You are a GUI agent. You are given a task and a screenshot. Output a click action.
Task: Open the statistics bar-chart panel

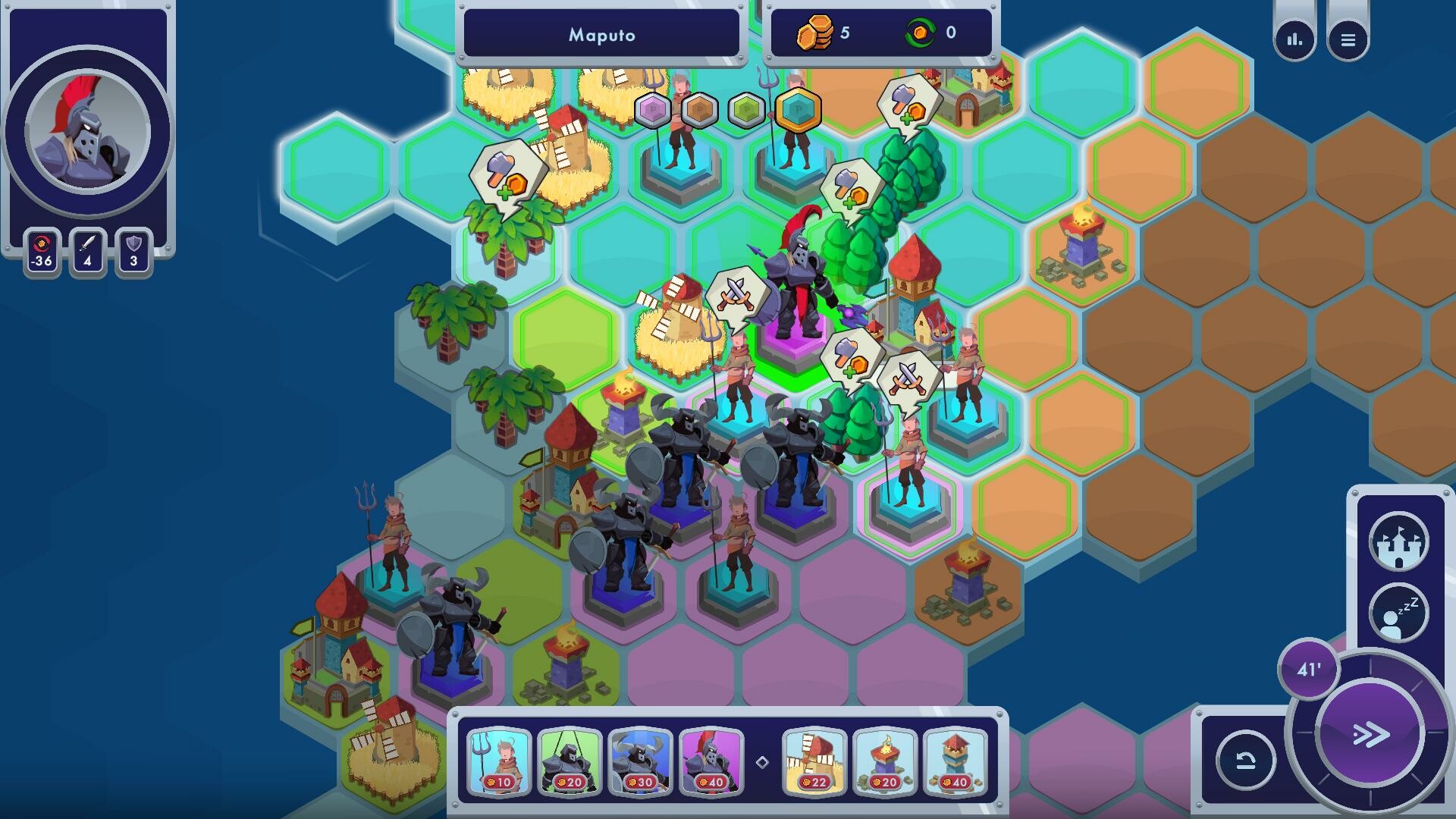point(1294,39)
